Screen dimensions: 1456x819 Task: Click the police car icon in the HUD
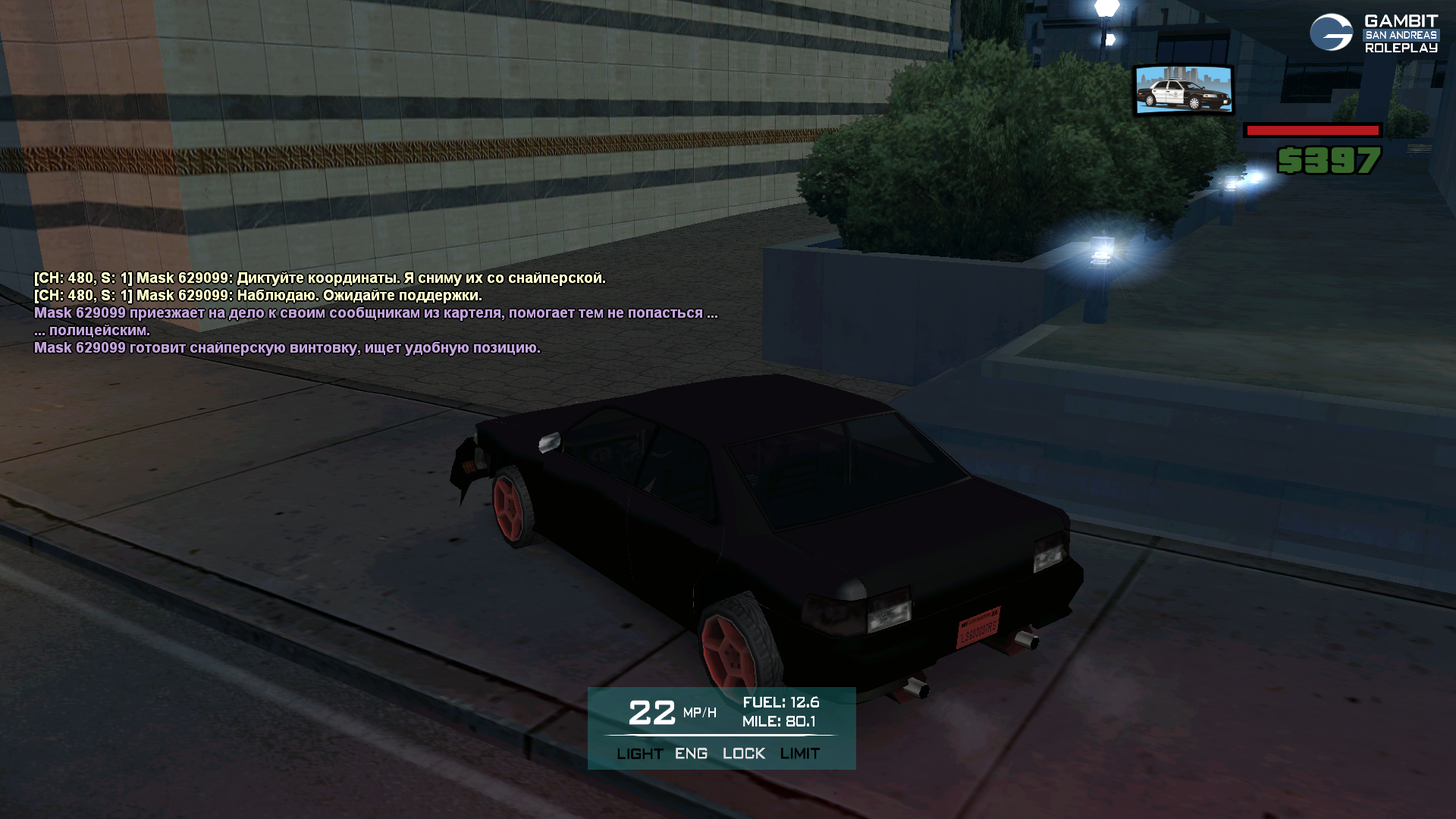point(1183,90)
